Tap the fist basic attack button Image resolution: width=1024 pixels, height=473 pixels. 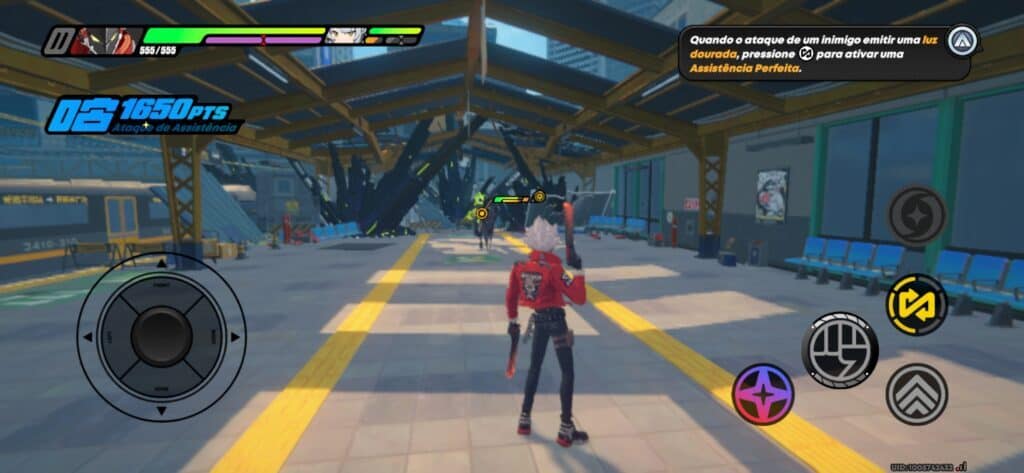(839, 349)
